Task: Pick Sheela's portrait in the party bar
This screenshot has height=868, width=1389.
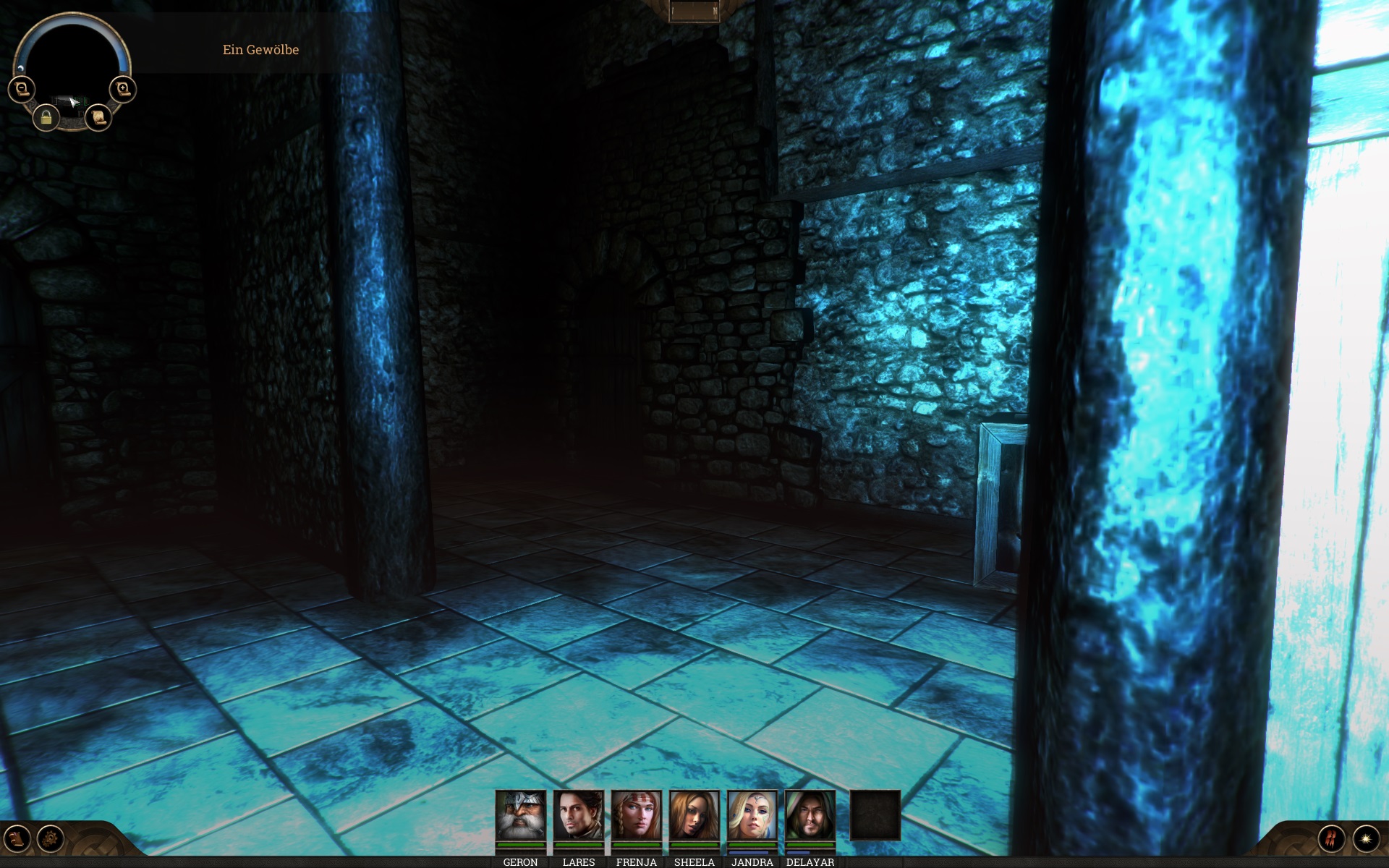Action: (x=694, y=815)
